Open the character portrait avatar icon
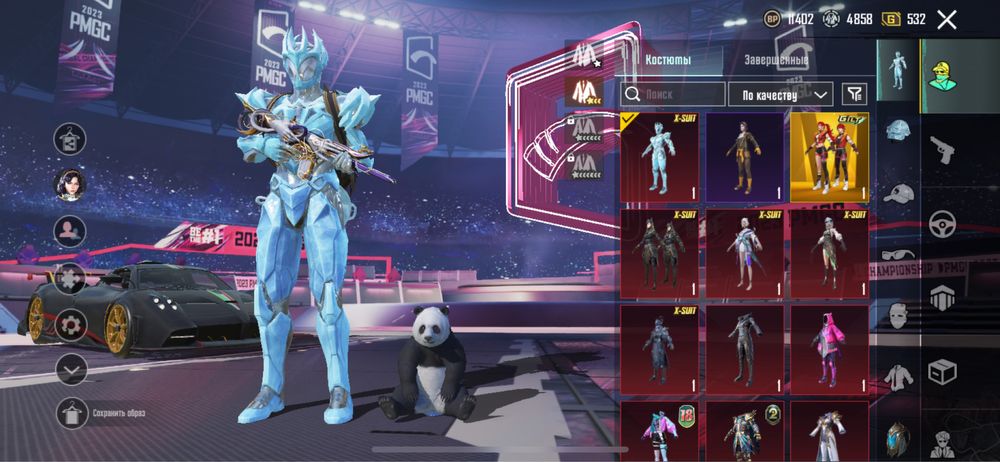Screen dimensions: 1000x462 pos(70,184)
